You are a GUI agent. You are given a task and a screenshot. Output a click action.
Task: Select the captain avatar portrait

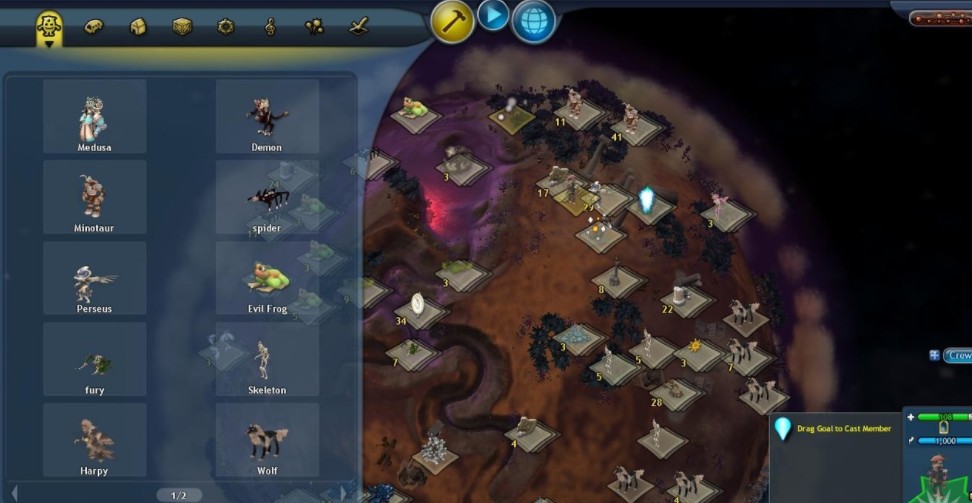pos(939,474)
